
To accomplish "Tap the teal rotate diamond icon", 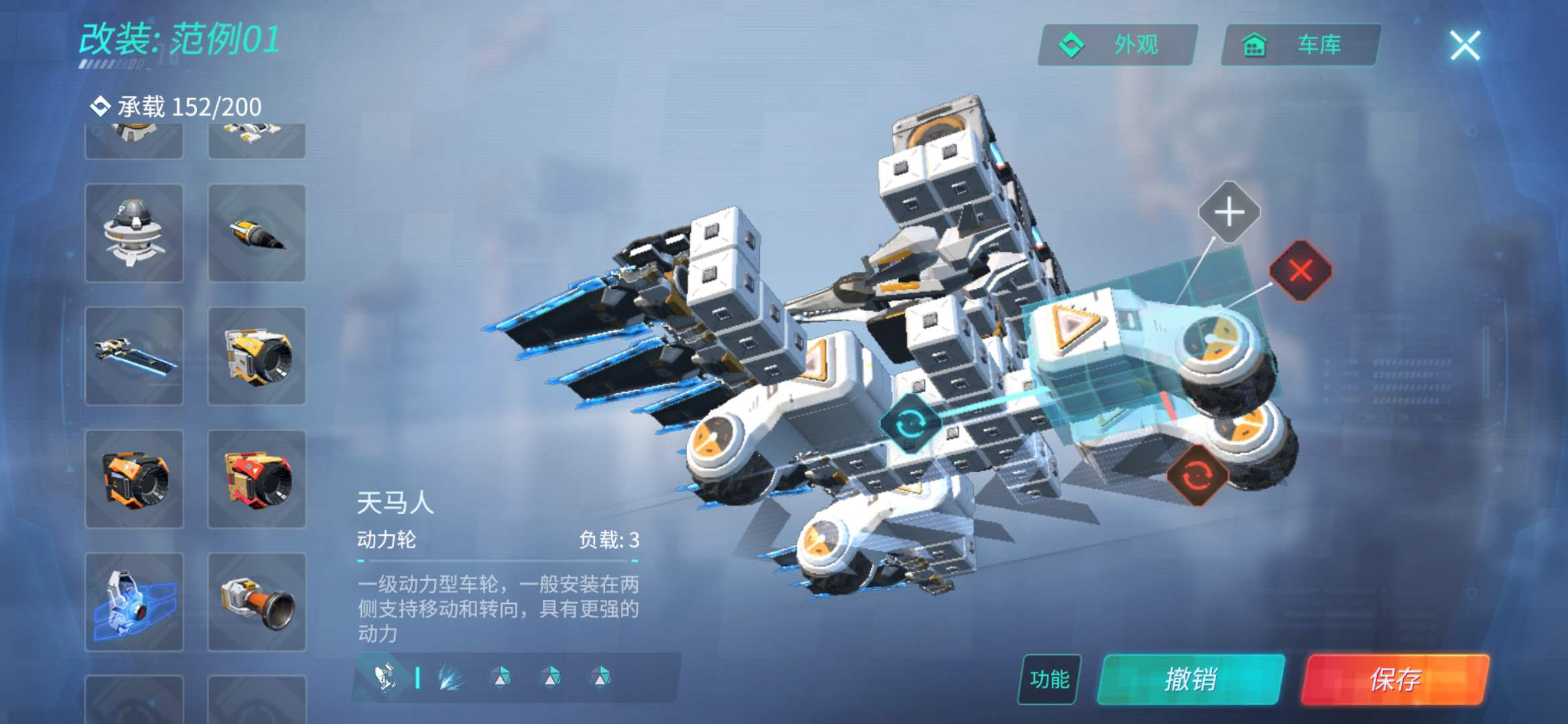I will [x=910, y=424].
